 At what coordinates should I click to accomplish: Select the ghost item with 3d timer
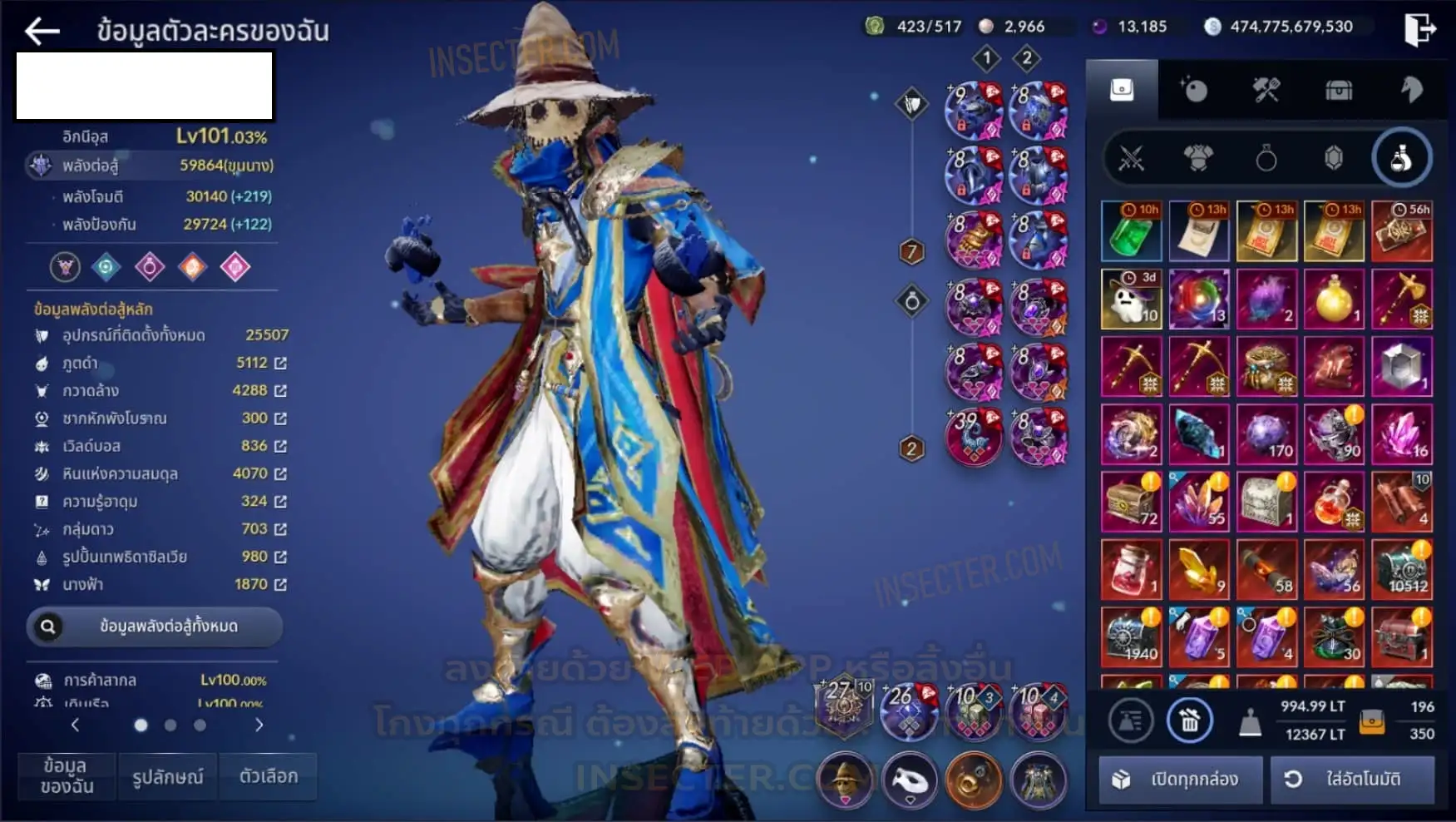coord(1131,299)
